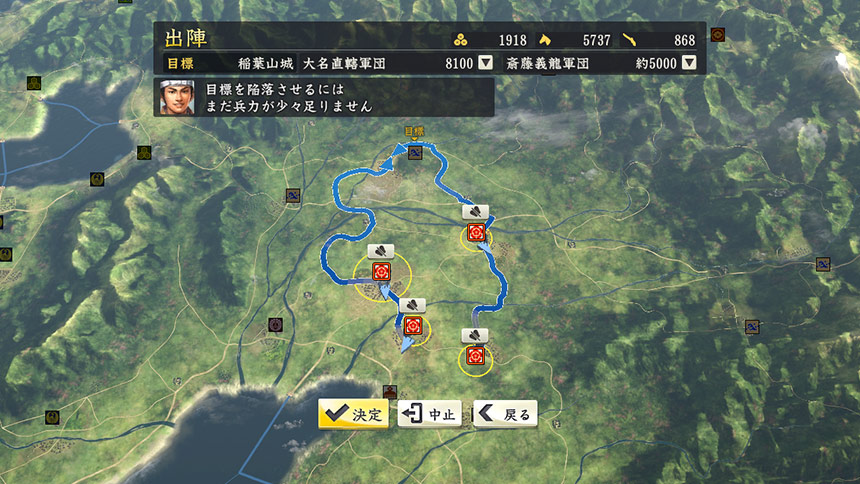Open the 大名直轄軍団 troop dropdown arrow
The image size is (860, 484).
[x=485, y=63]
